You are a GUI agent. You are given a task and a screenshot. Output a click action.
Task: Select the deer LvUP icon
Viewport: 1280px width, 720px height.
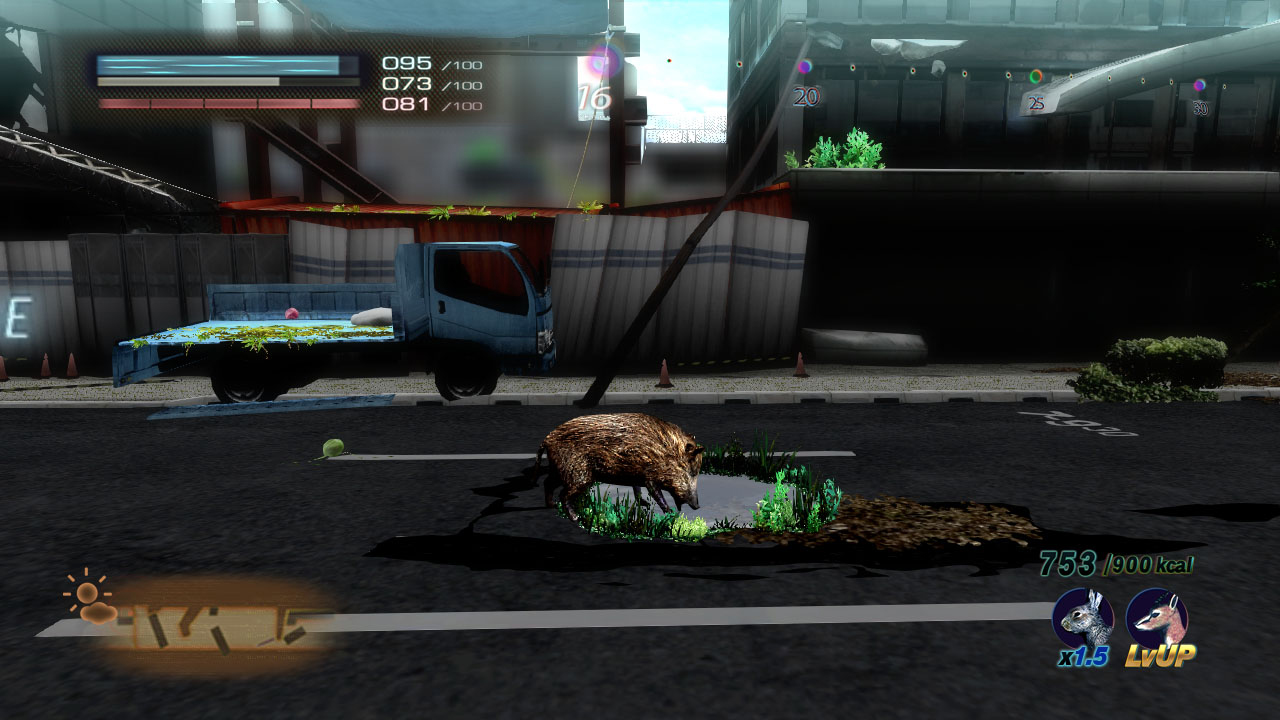pos(1156,619)
